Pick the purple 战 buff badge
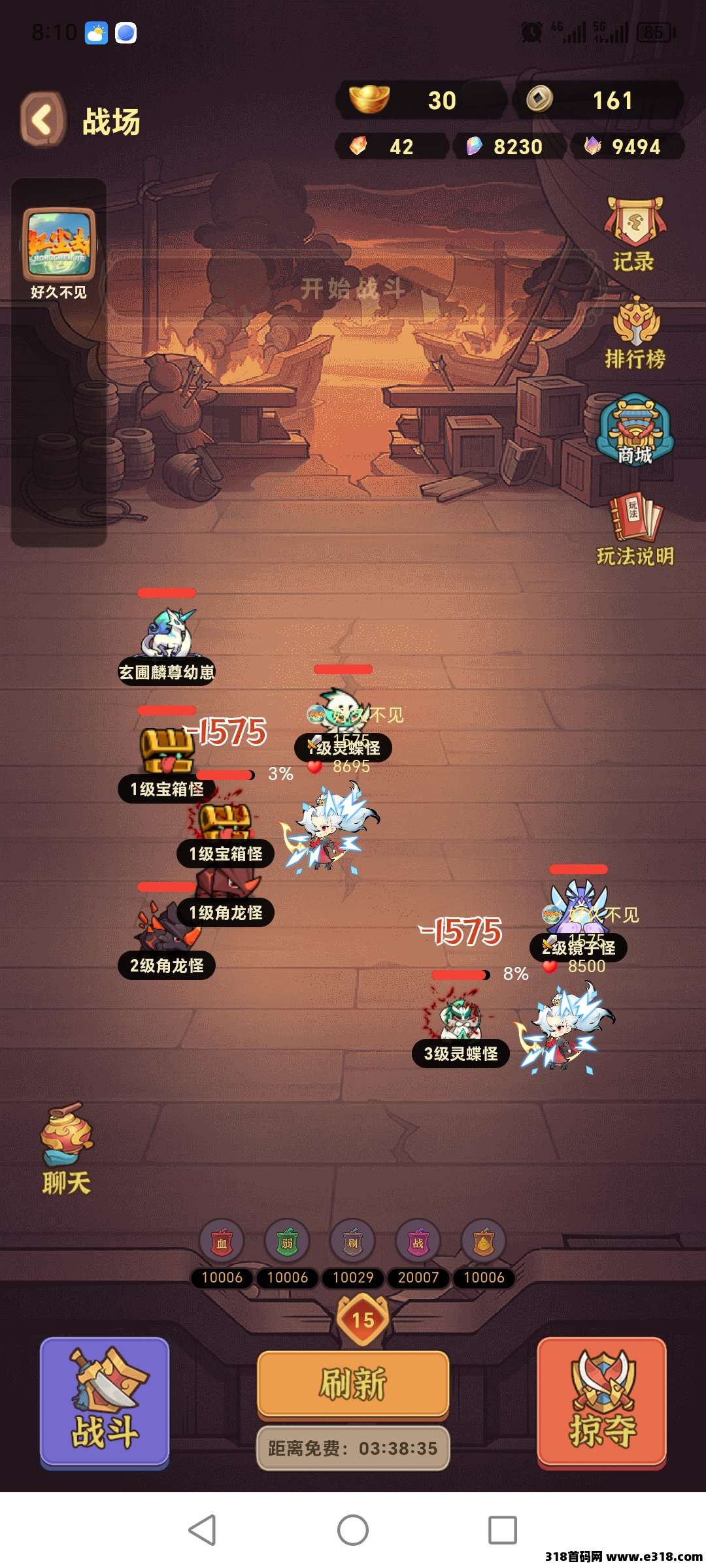 click(418, 1242)
